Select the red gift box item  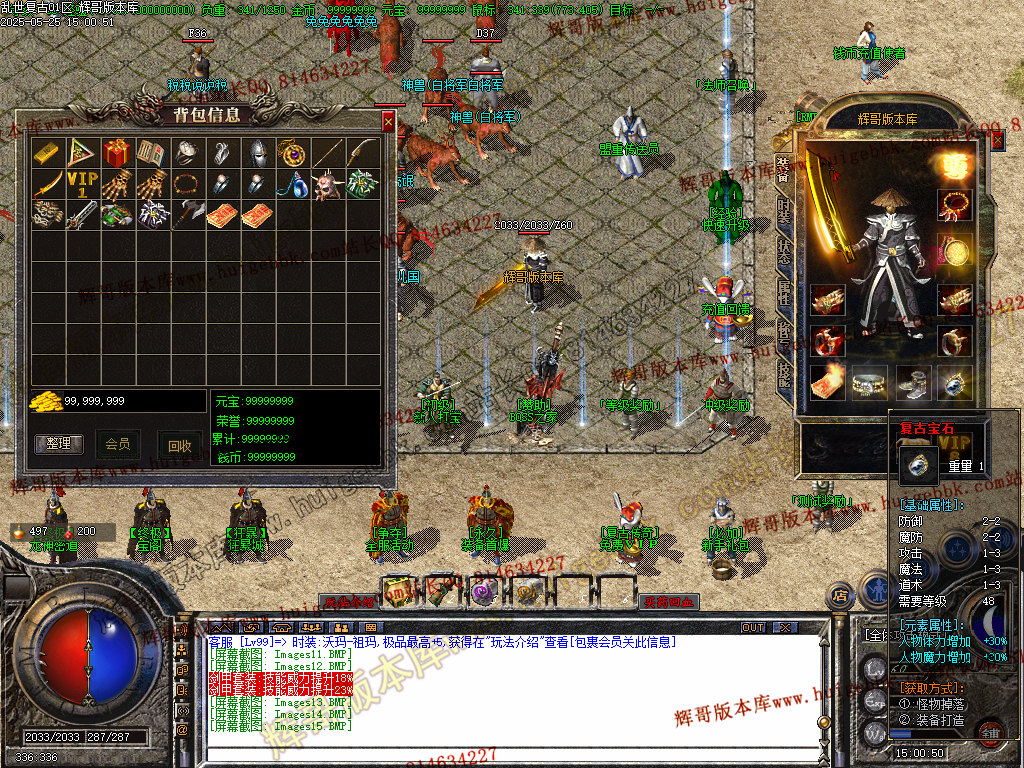pos(117,152)
